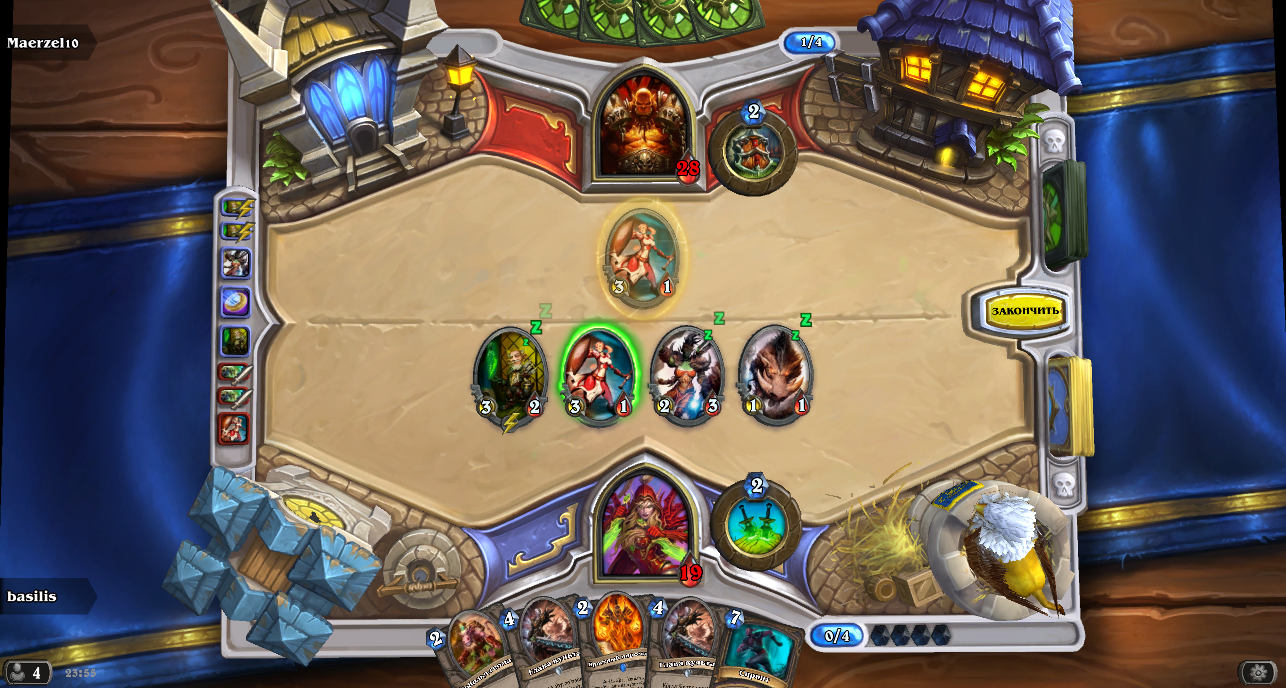
Task: Target the enemy 3/1 minion
Action: click(643, 257)
